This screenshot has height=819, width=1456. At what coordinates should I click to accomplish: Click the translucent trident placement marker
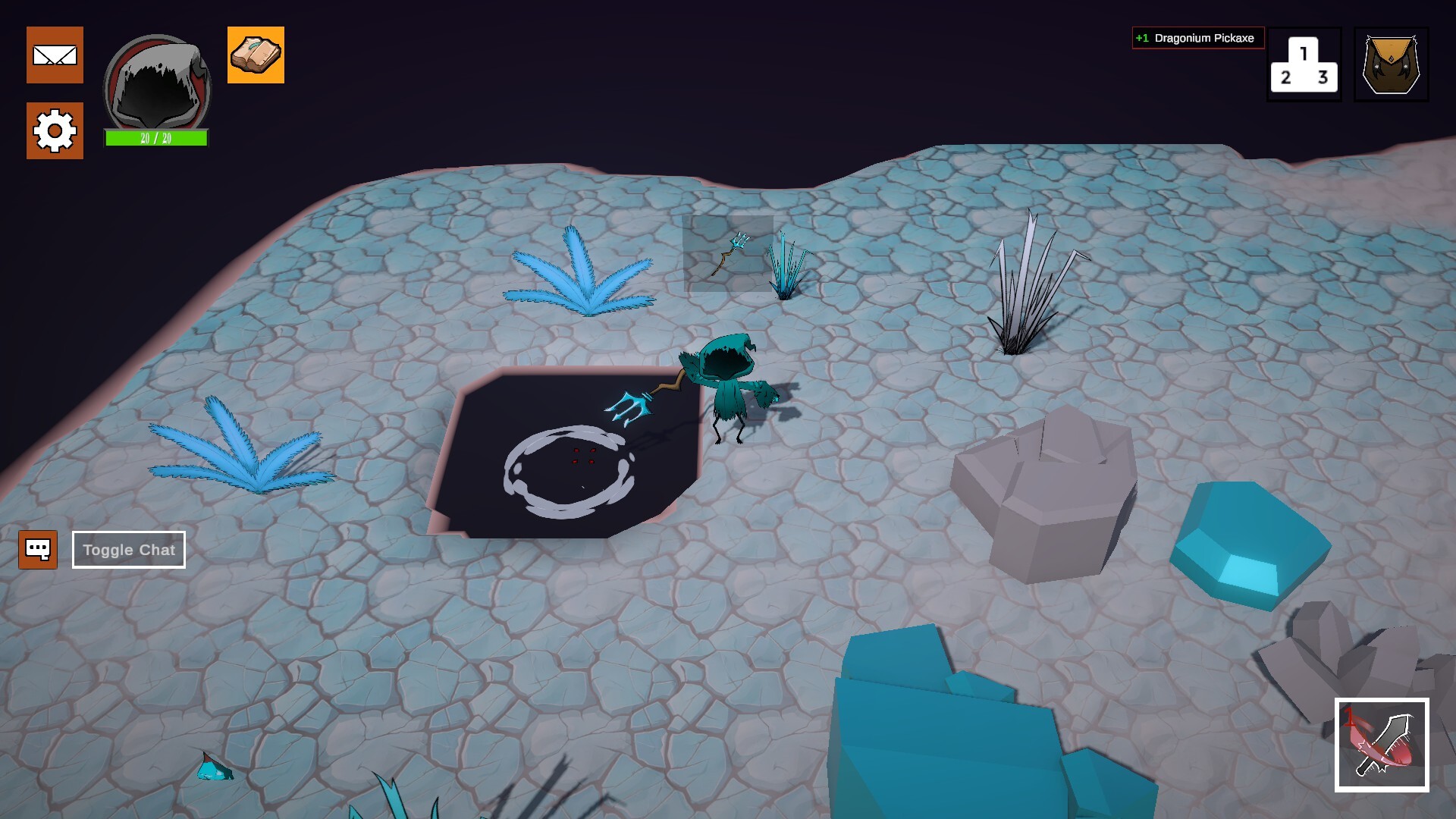[728, 254]
